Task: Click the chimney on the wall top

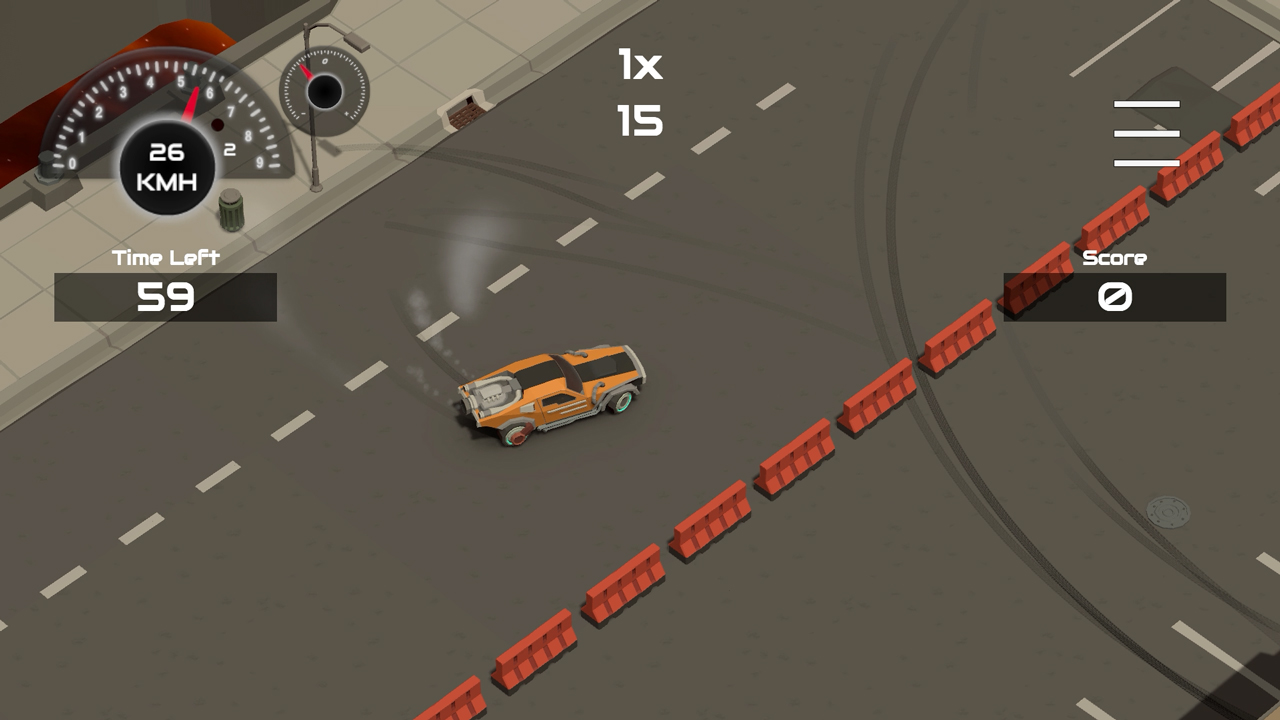Action: coord(465,110)
